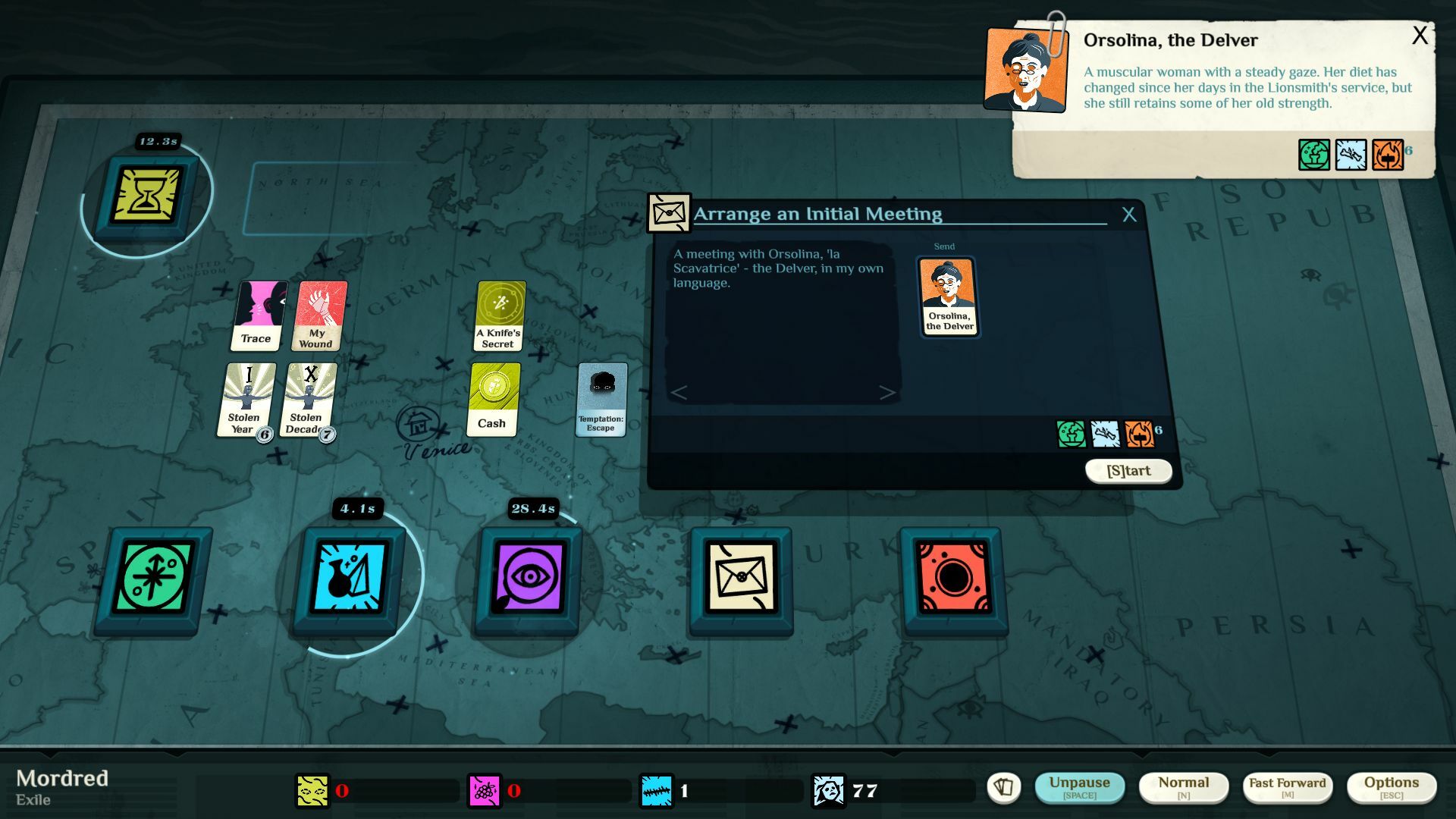The width and height of the screenshot is (1456, 819).
Task: Toggle Unpause to resume the game
Action: pos(1081,785)
